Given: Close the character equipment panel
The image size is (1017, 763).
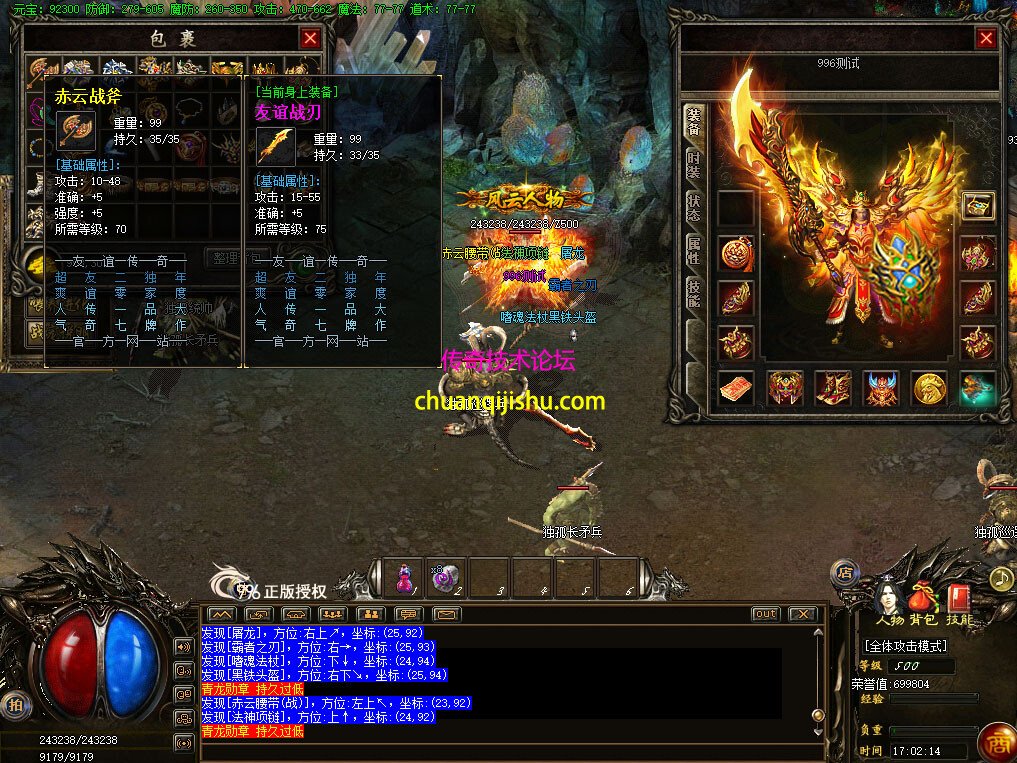Looking at the screenshot, I should click(986, 39).
